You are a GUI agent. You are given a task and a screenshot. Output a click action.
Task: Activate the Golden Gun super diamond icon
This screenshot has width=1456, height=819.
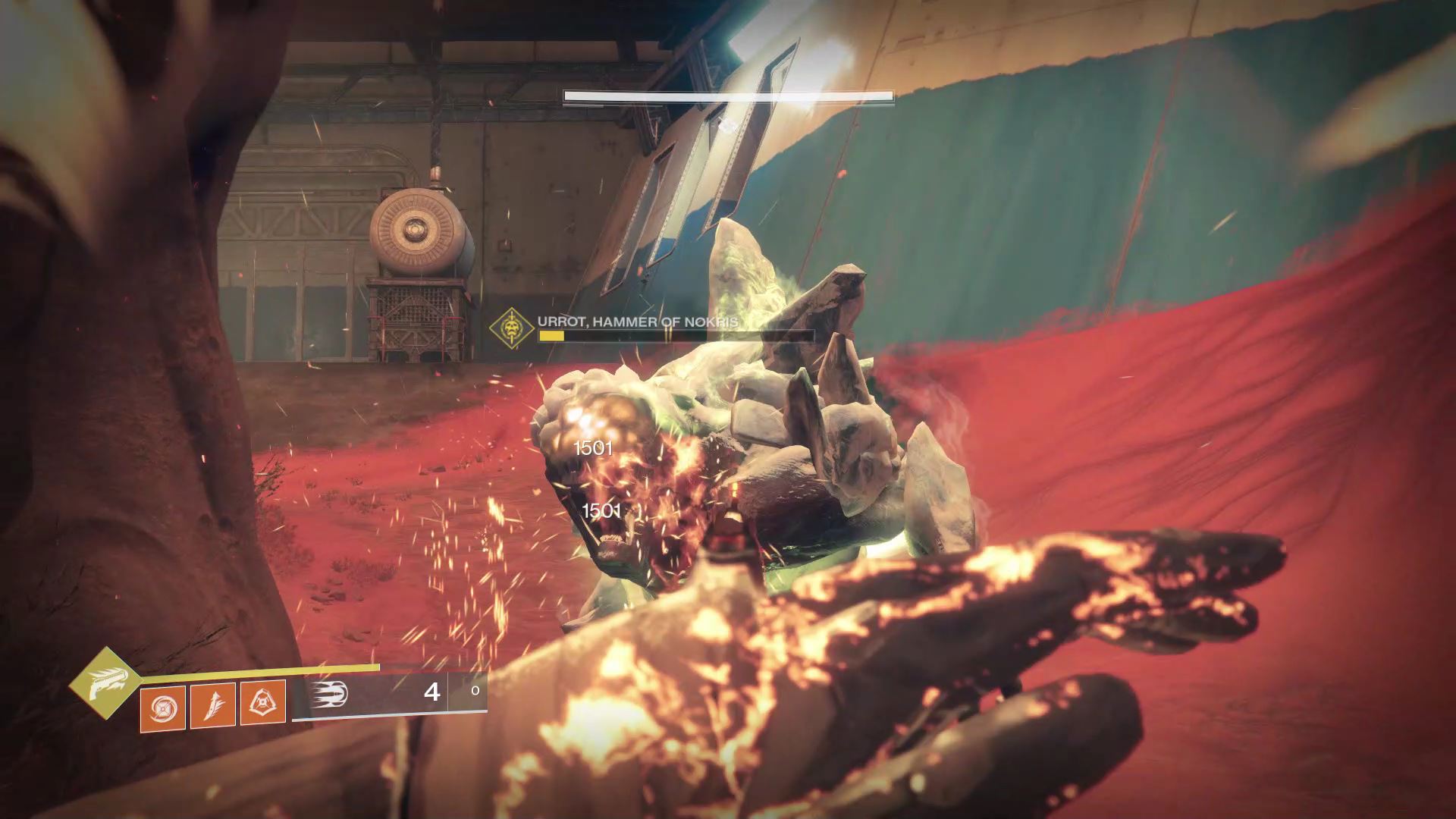point(104,682)
